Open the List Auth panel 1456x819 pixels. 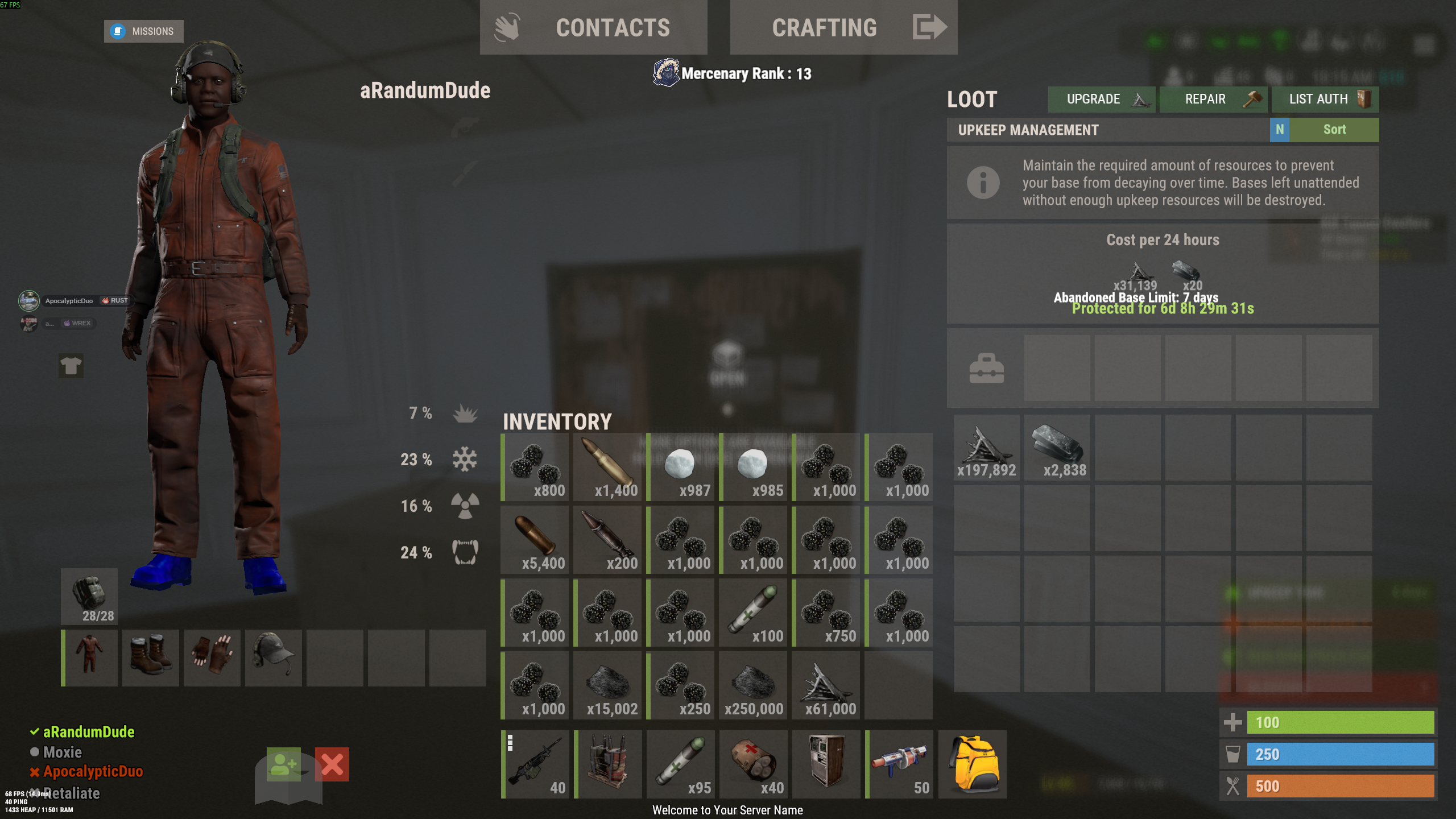[1325, 99]
